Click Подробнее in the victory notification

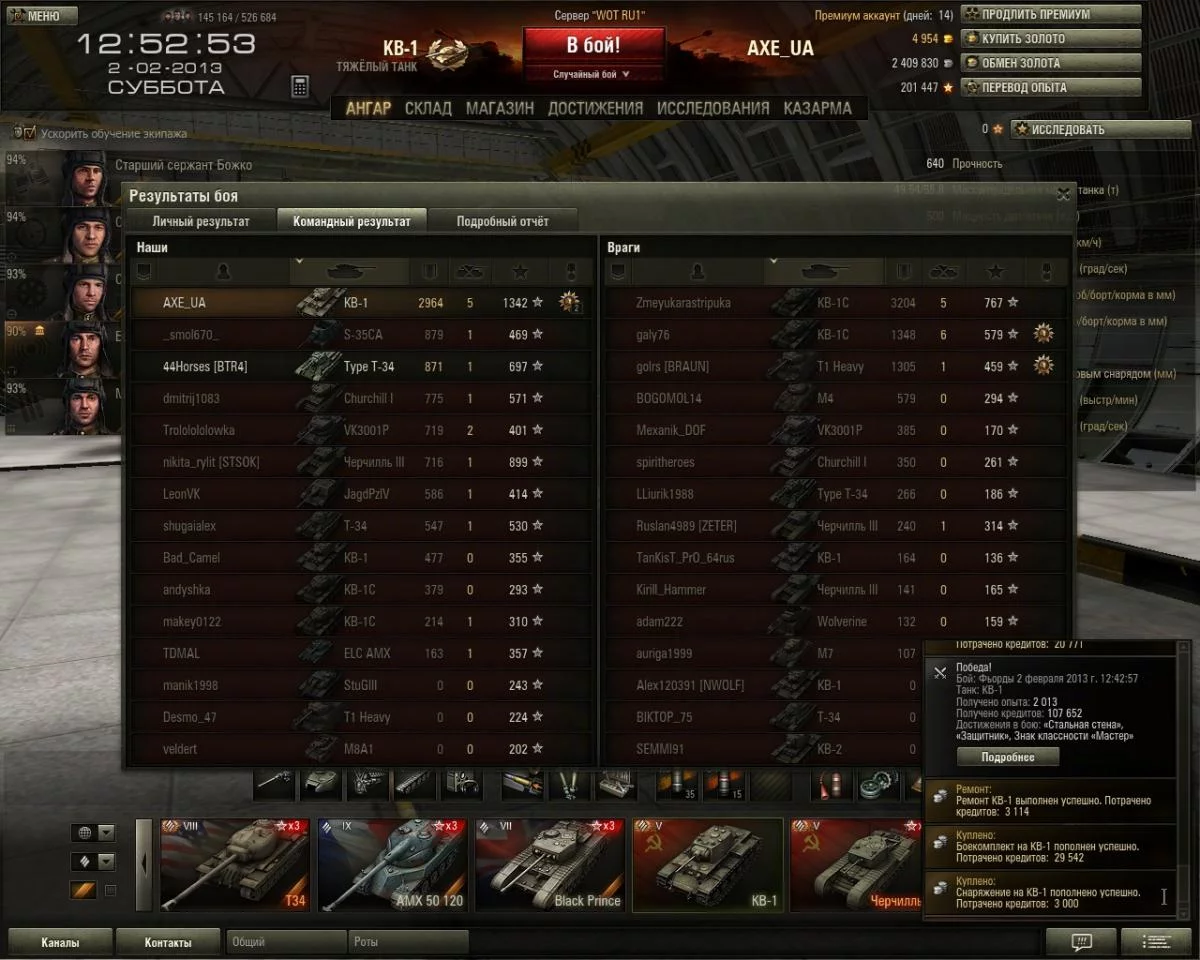tap(1007, 757)
